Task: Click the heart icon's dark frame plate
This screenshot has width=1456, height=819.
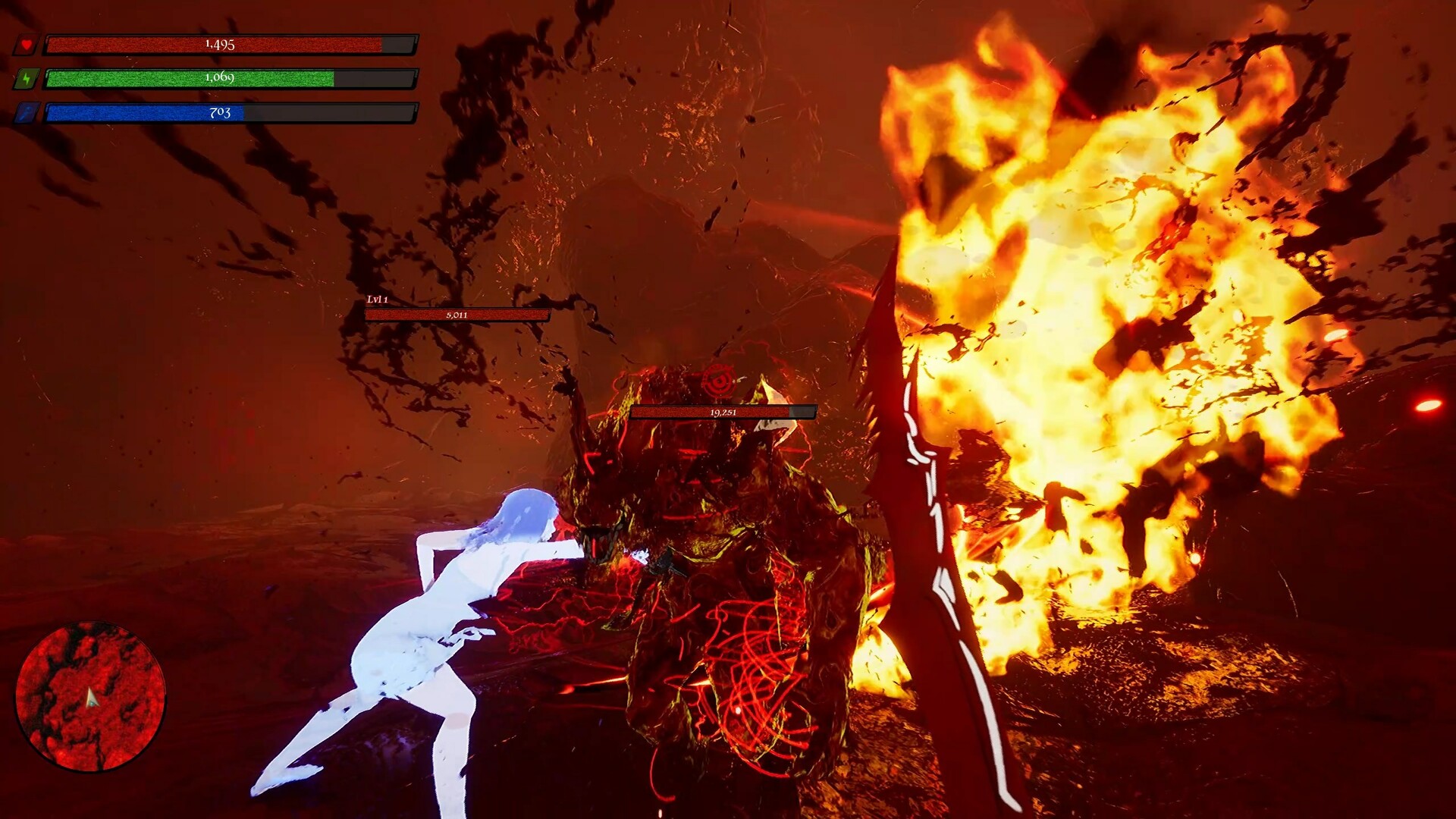Action: (x=25, y=44)
